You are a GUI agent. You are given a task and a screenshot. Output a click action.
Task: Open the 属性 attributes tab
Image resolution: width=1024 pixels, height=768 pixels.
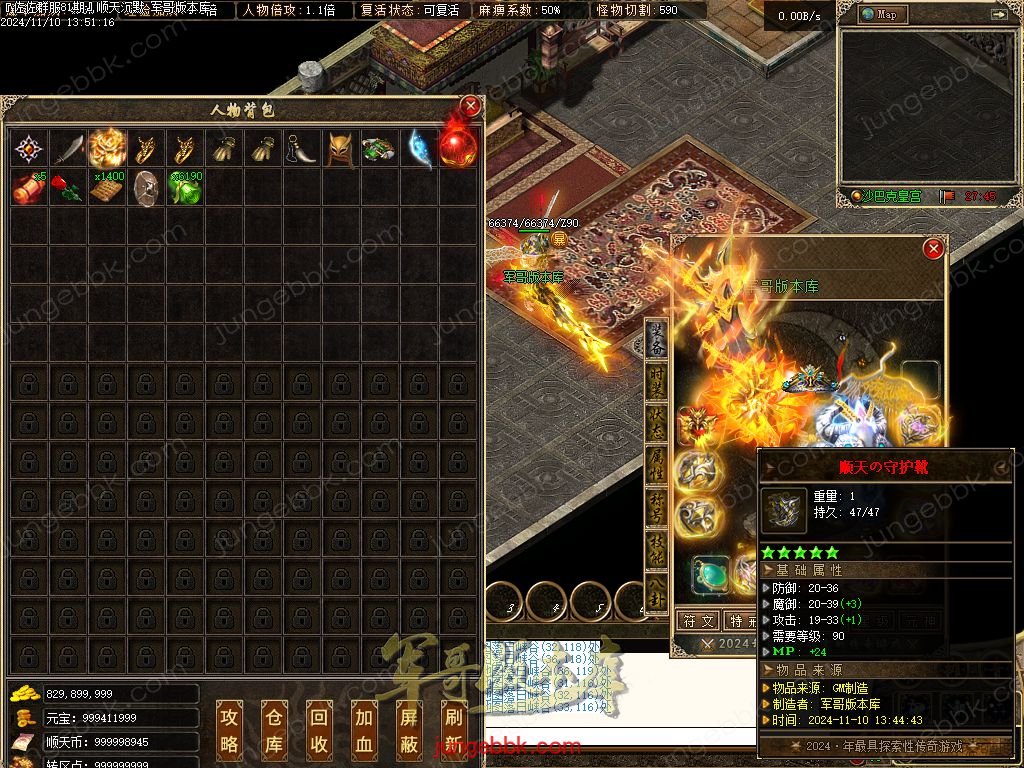coord(657,463)
